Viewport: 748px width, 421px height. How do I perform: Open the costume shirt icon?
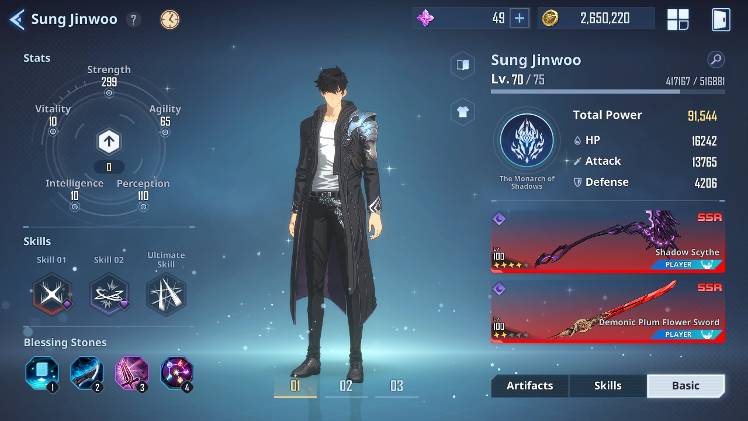coord(463,112)
